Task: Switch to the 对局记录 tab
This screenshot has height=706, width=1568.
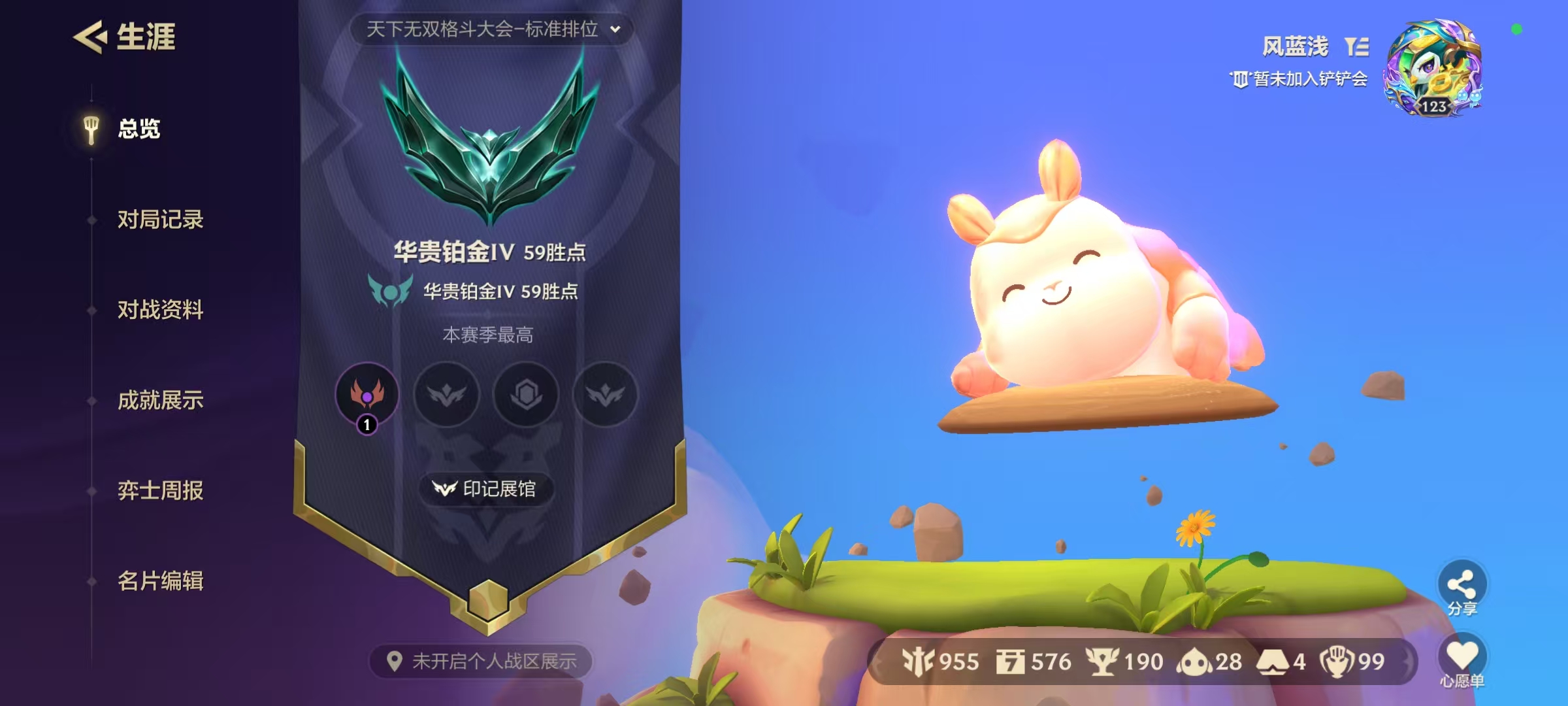Action: click(x=160, y=220)
